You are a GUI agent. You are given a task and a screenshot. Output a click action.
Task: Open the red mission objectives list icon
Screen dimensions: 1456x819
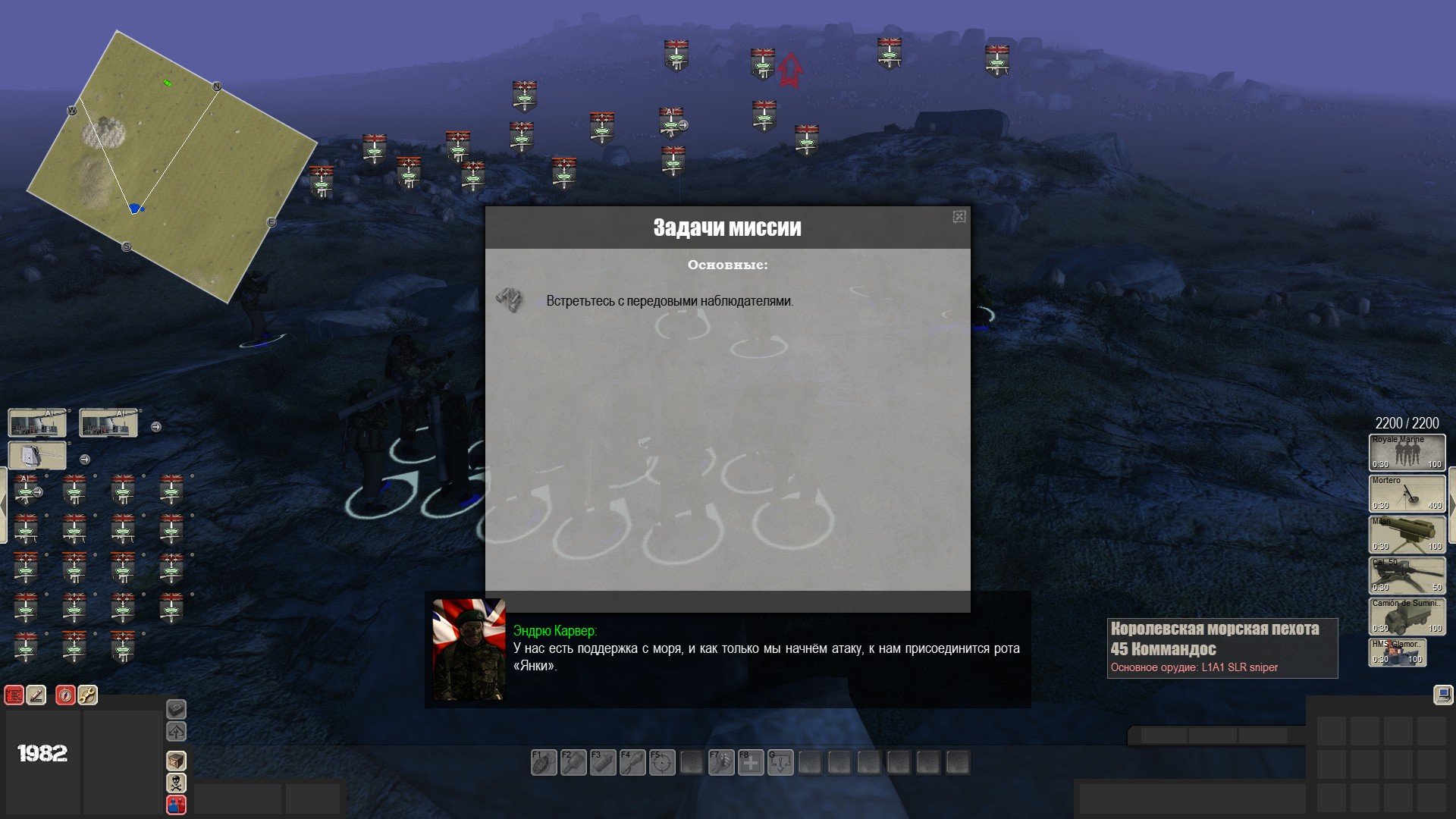click(14, 695)
